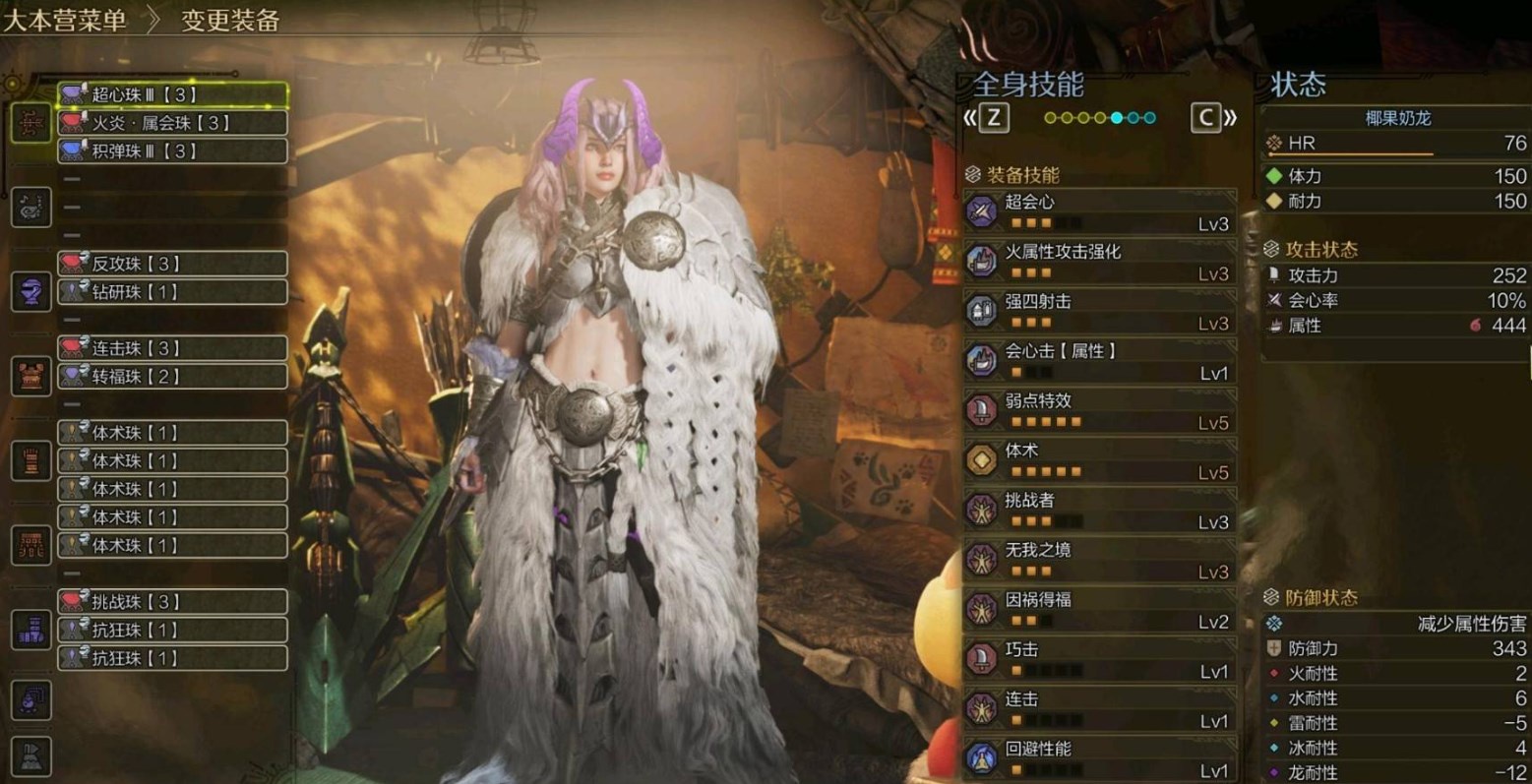Go to previous skill page arrow
The image size is (1532, 784).
pyautogui.click(x=988, y=118)
